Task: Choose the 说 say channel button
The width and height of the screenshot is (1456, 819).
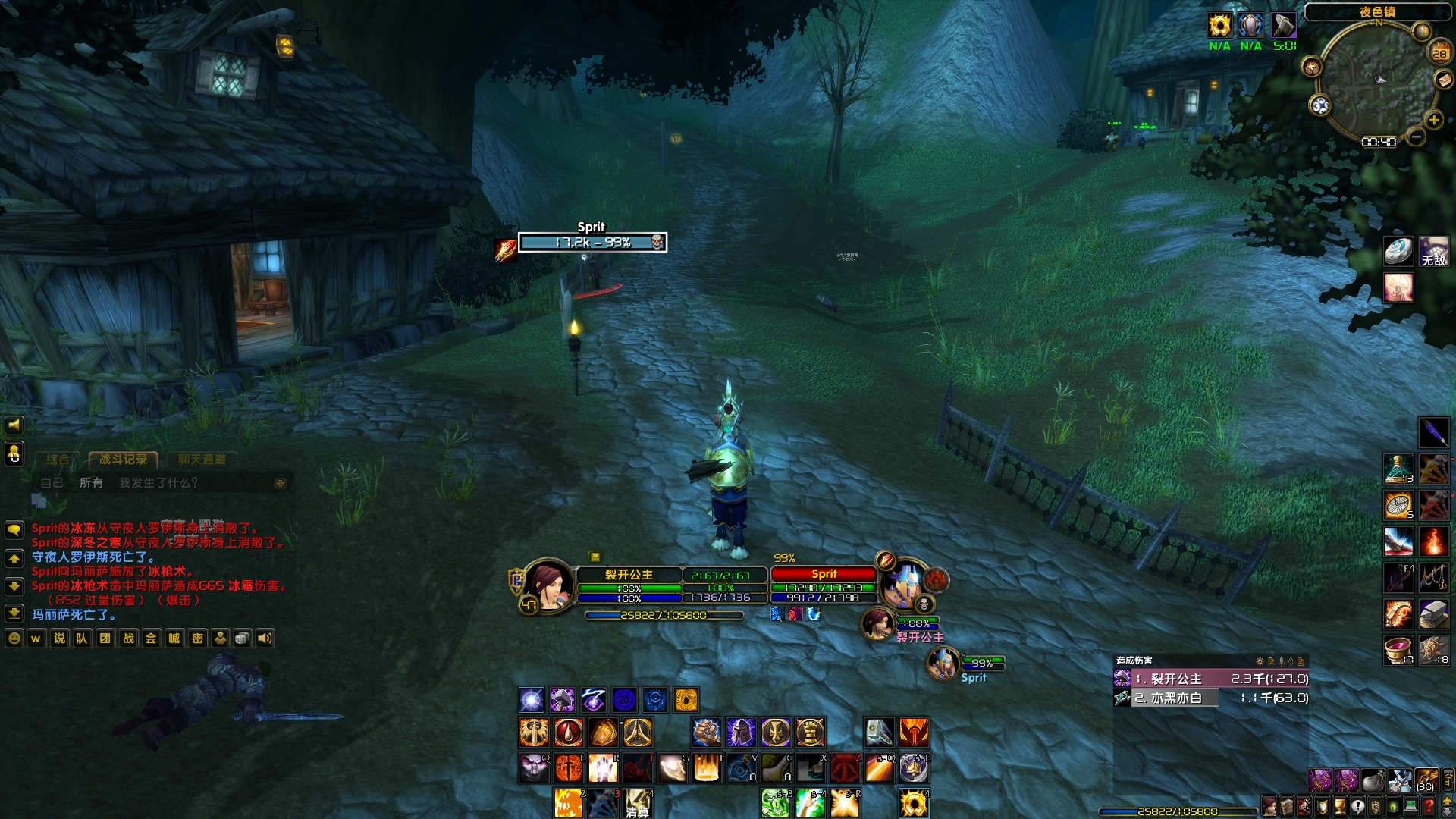Action: pos(59,639)
